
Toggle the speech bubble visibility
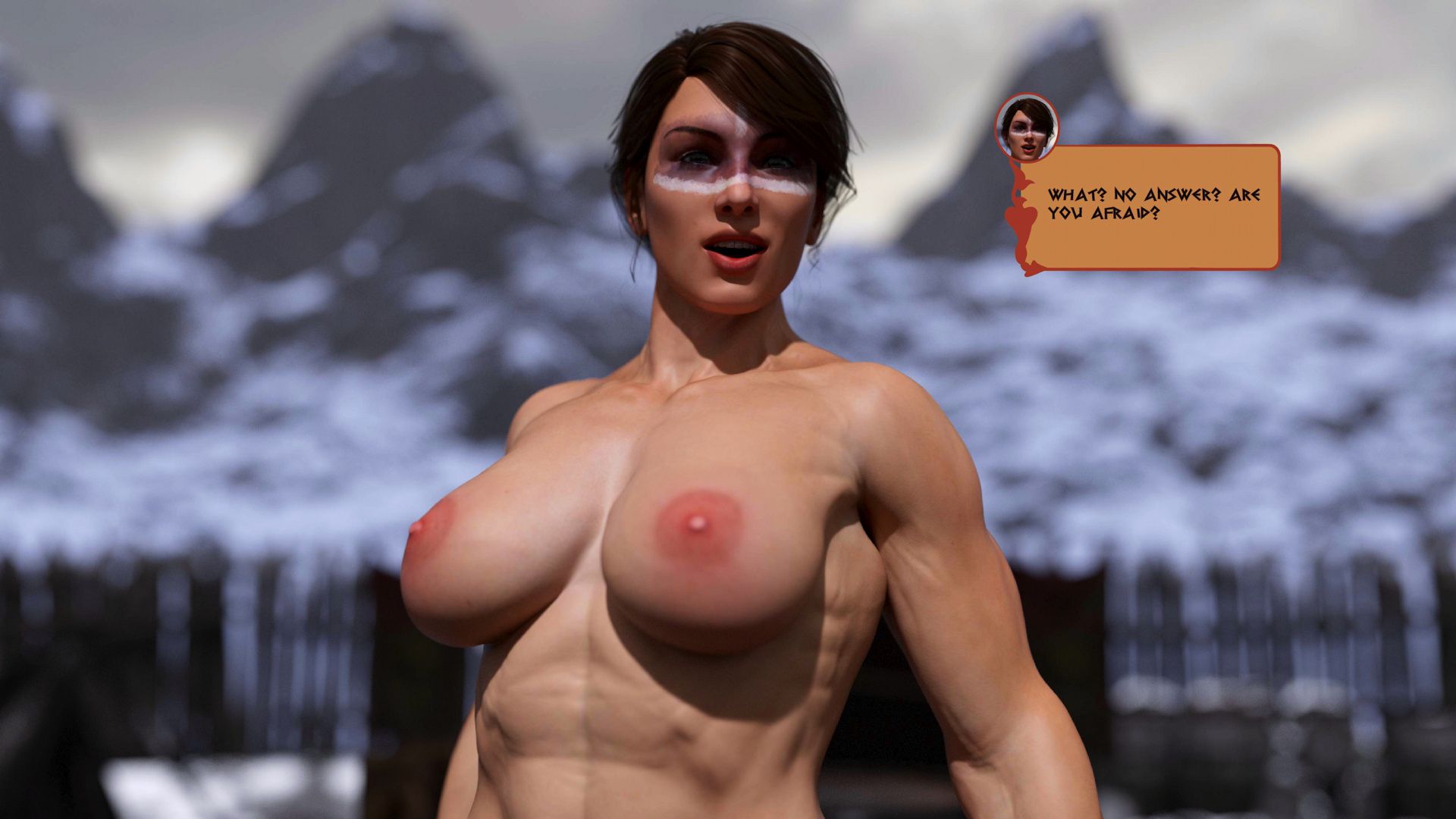1160,209
